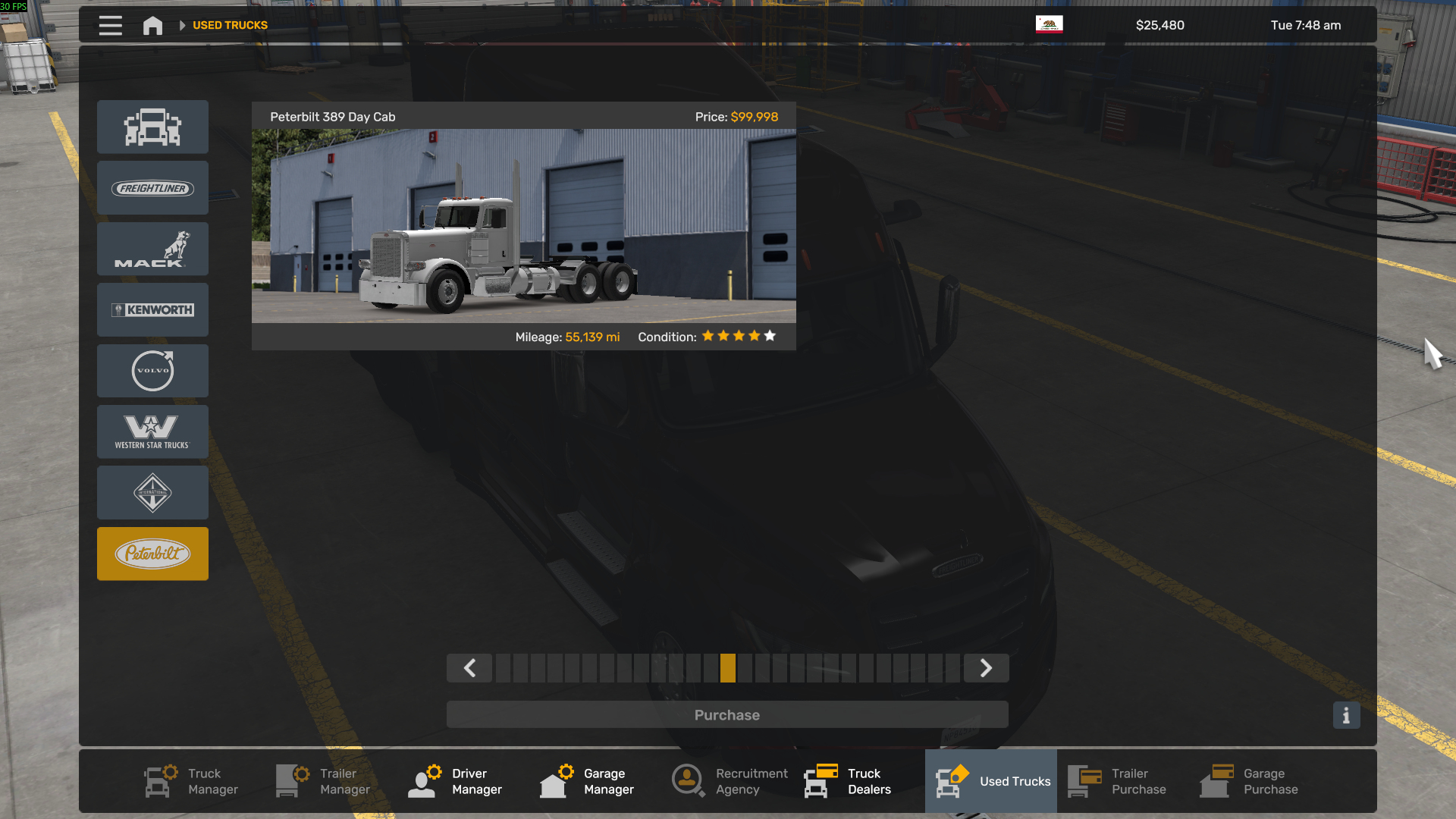Viewport: 1456px width, 819px height.
Task: Choose the International brand filter
Action: point(152,493)
